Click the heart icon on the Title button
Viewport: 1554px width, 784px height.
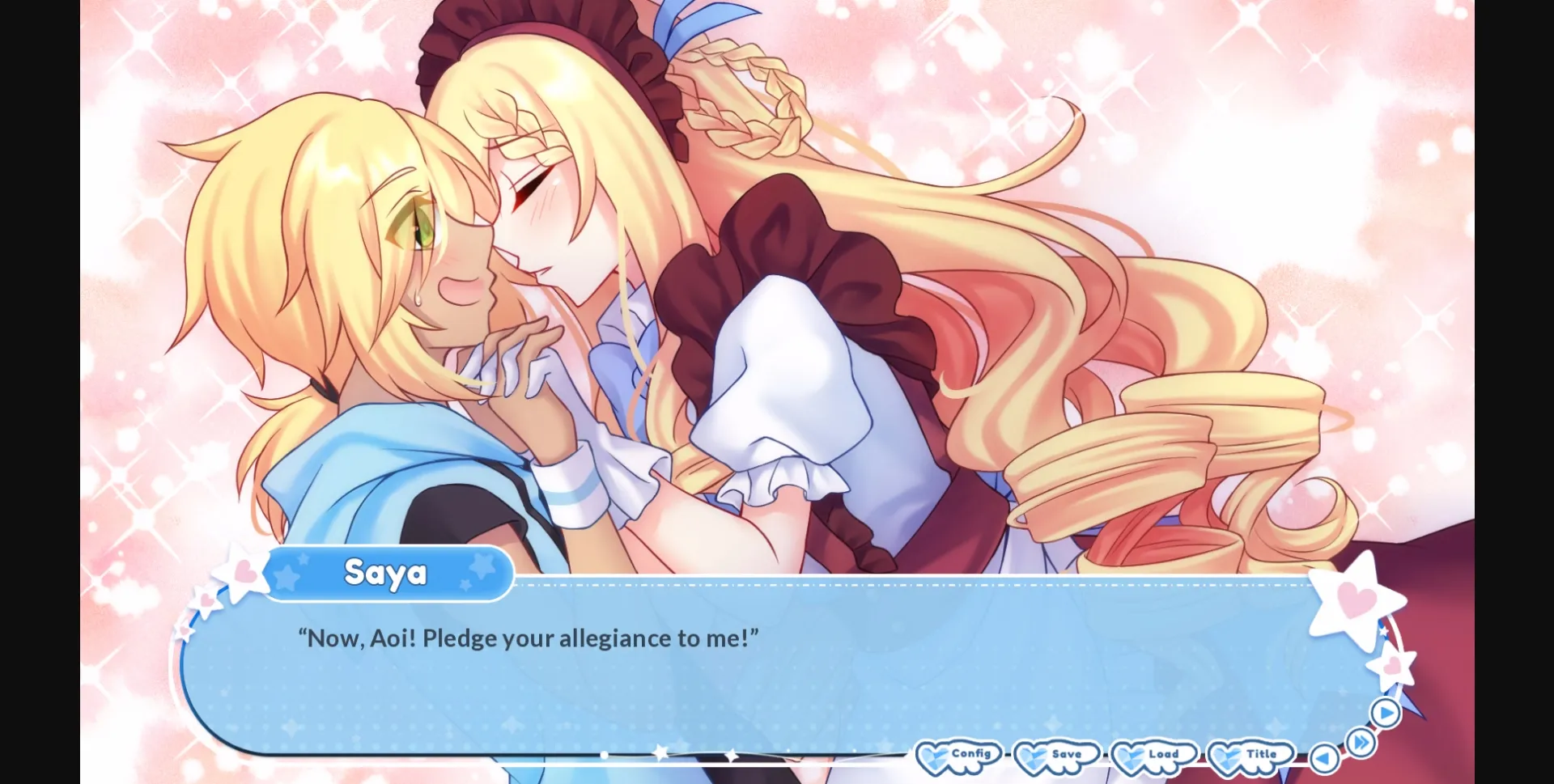pyautogui.click(x=1226, y=756)
